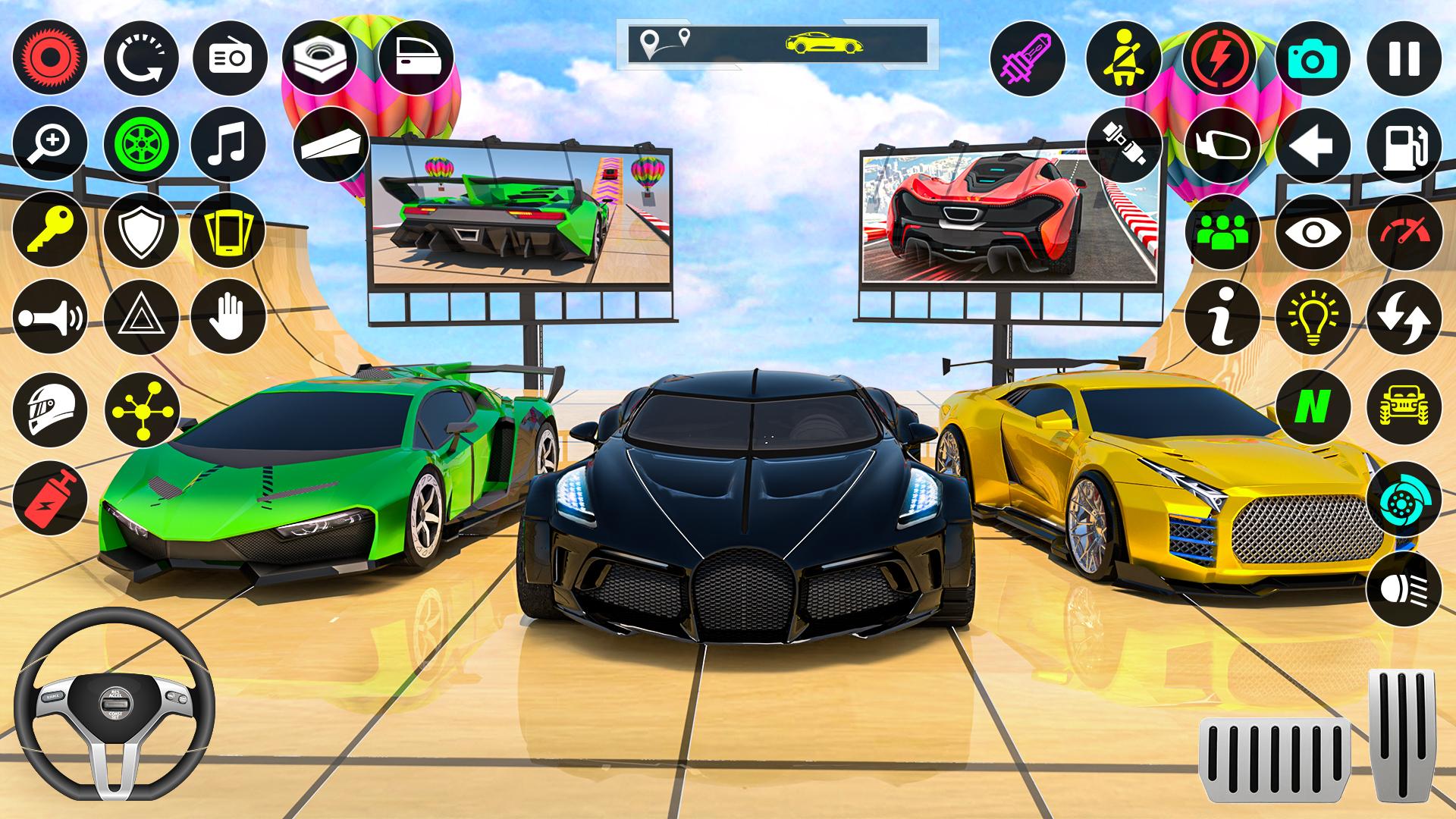This screenshot has height=819, width=1456.
Task: Toggle the headlights beam button
Action: point(1404,588)
